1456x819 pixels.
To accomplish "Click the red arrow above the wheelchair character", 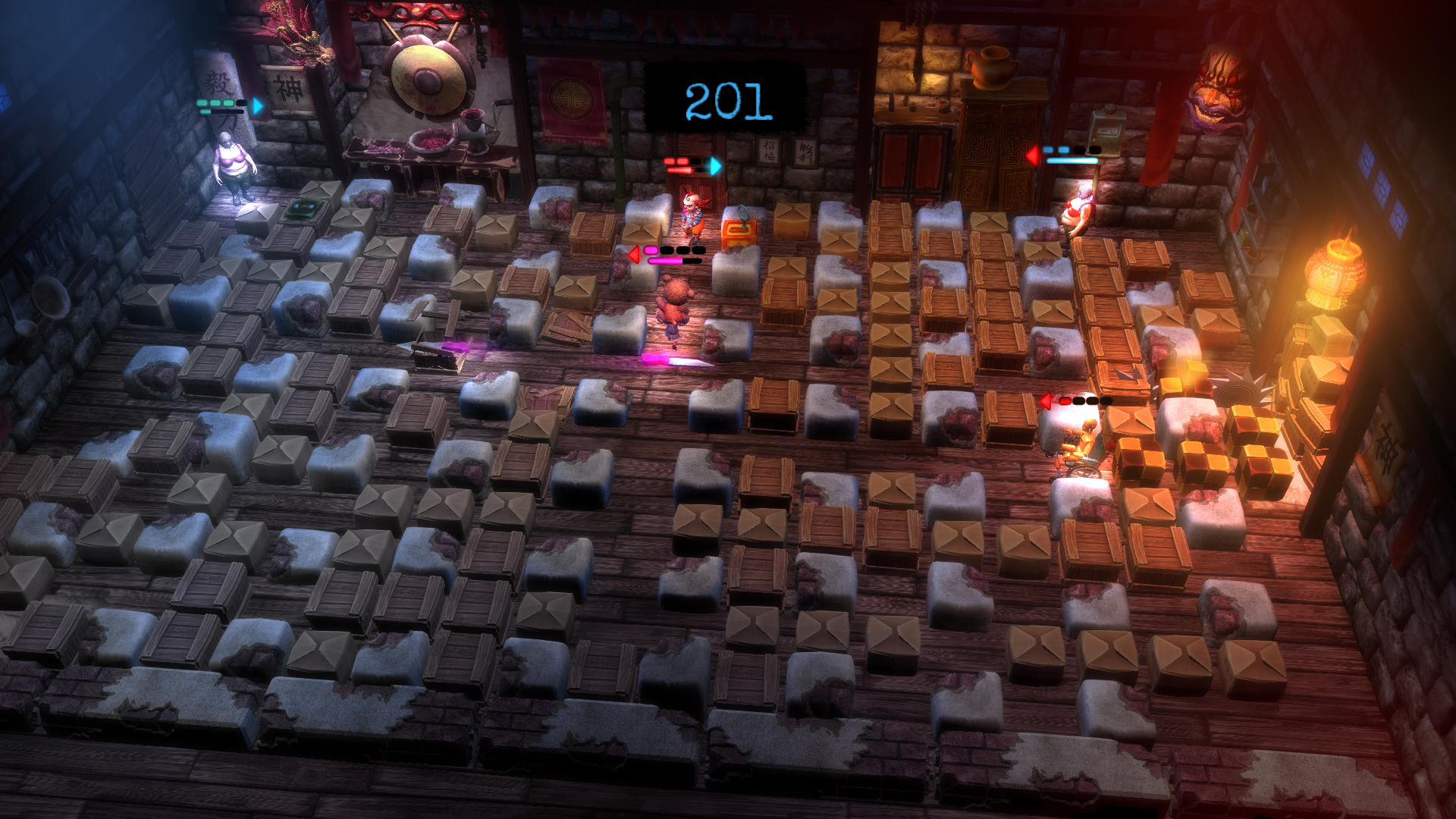I will coord(1046,400).
